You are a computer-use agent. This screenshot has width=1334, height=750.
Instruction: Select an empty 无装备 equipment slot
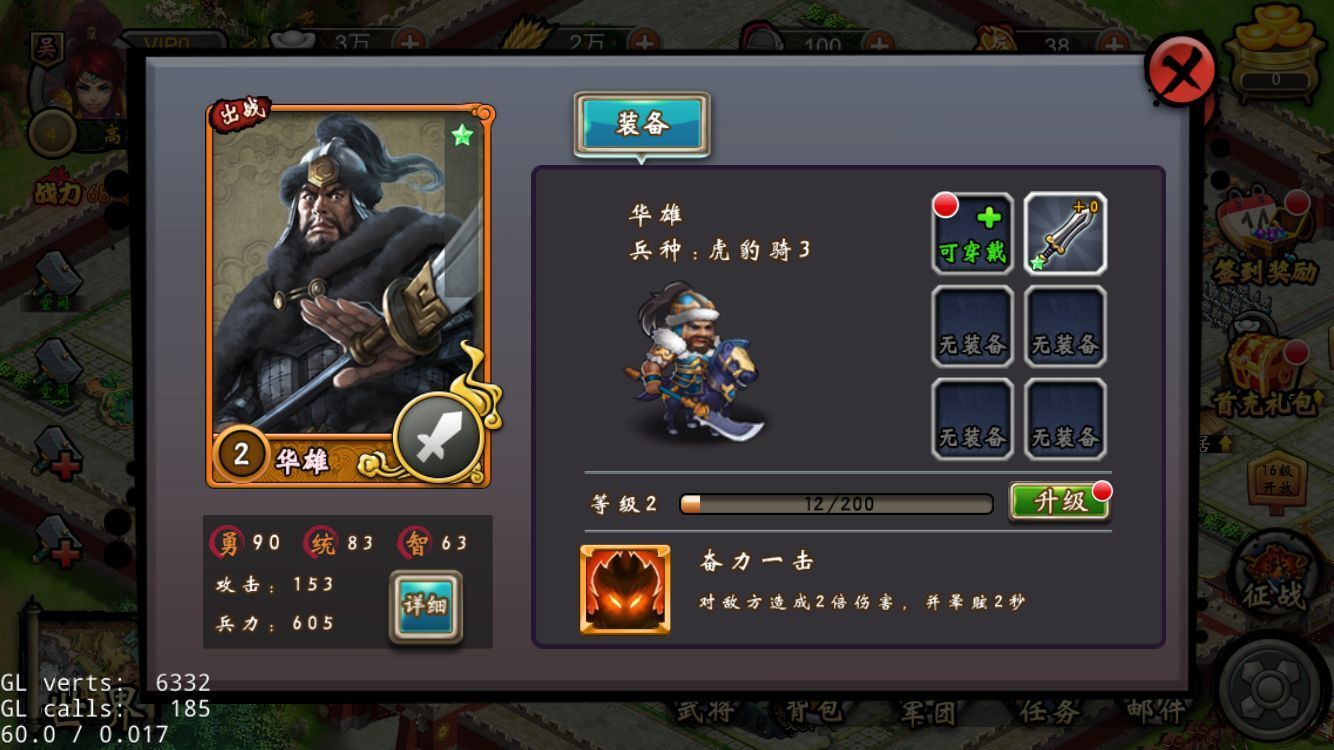click(971, 324)
